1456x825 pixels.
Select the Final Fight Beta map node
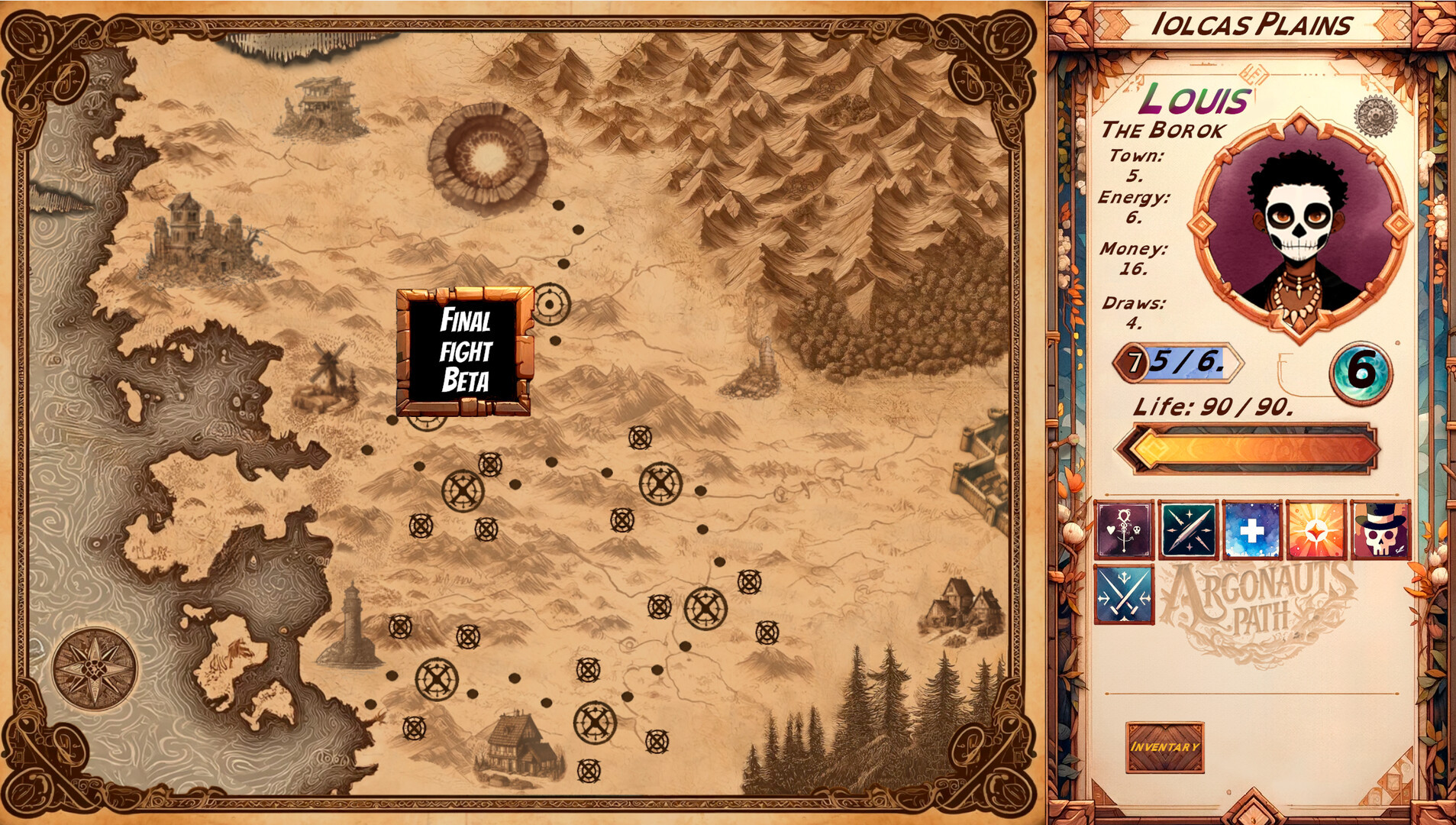[x=464, y=351]
